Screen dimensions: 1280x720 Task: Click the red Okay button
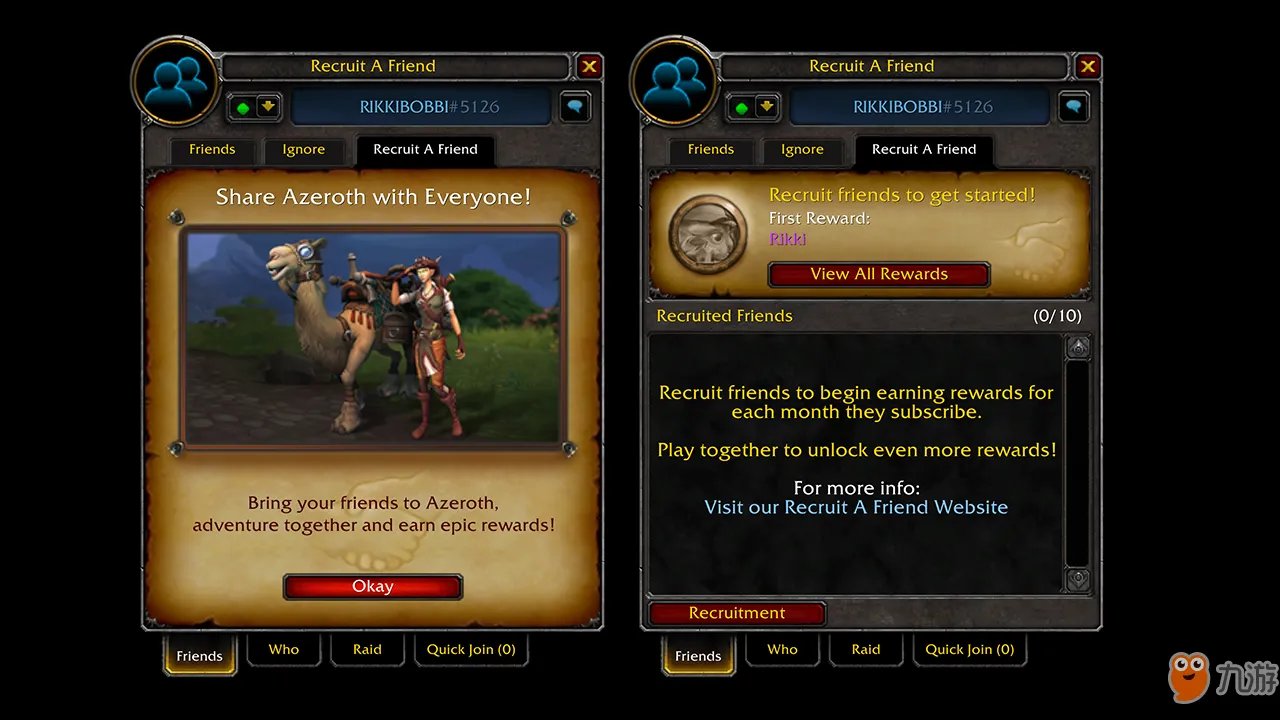click(x=373, y=587)
